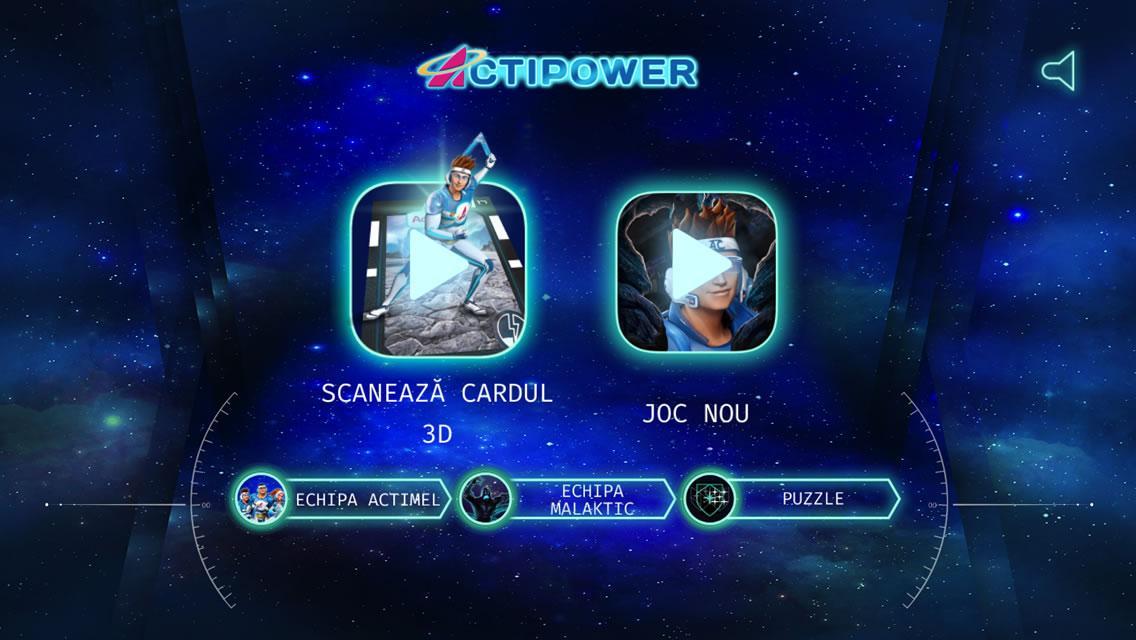The width and height of the screenshot is (1136, 640).
Task: Open Scanează Cardul 3D mode
Action: (437, 268)
